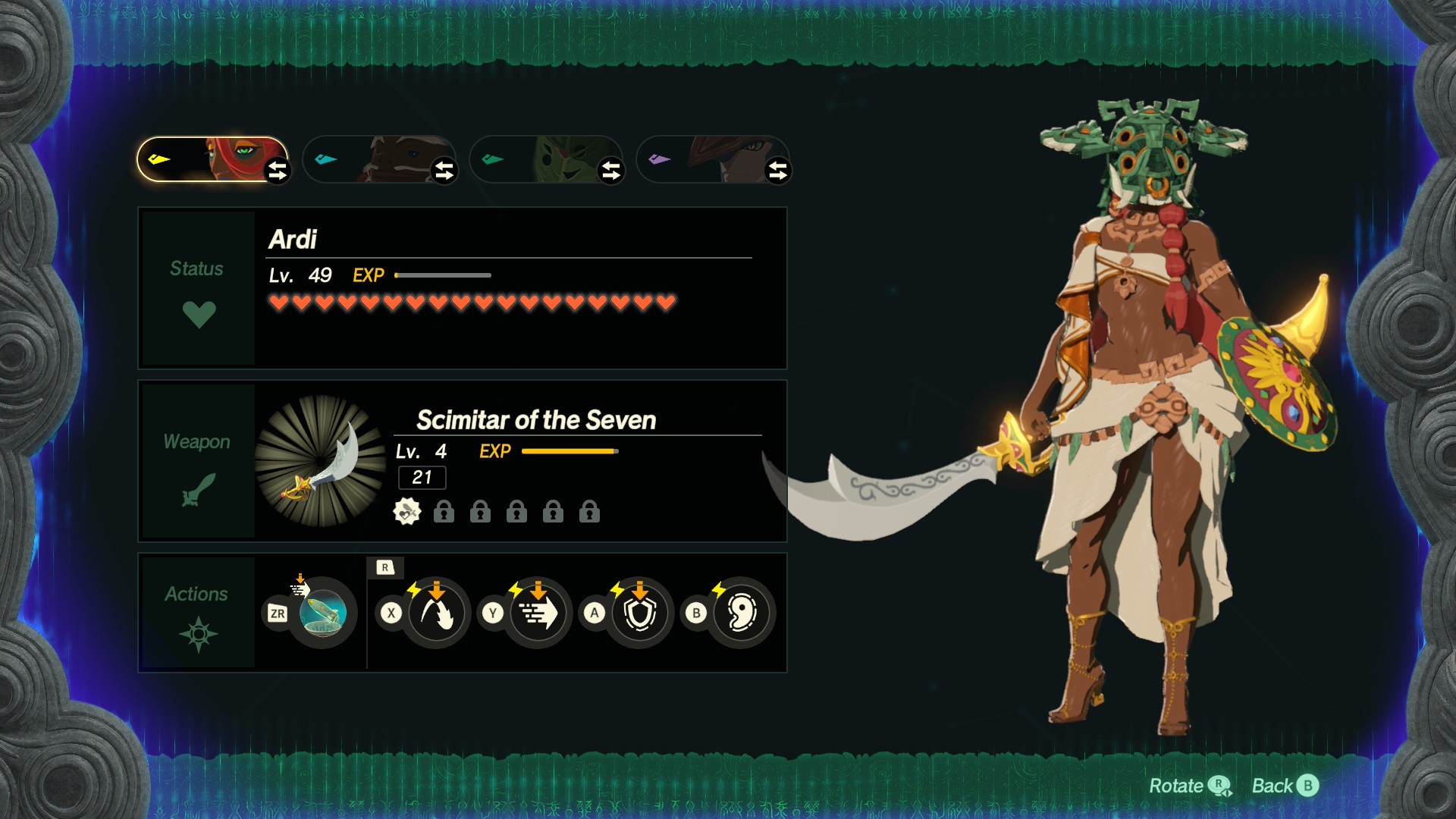The image size is (1456, 819).
Task: Open the Rito character tab with purple marker
Action: pos(705,159)
